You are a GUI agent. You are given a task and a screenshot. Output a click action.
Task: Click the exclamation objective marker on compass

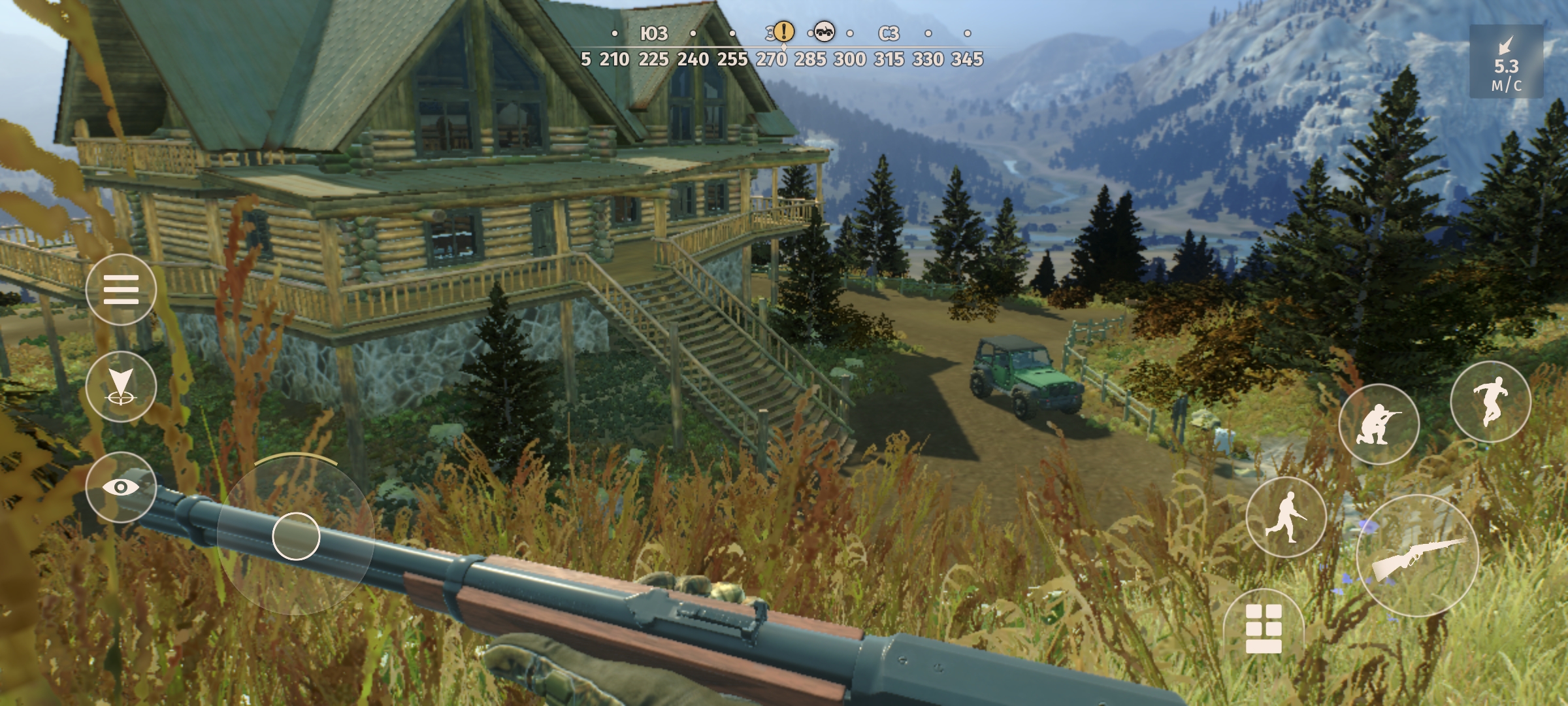click(783, 31)
